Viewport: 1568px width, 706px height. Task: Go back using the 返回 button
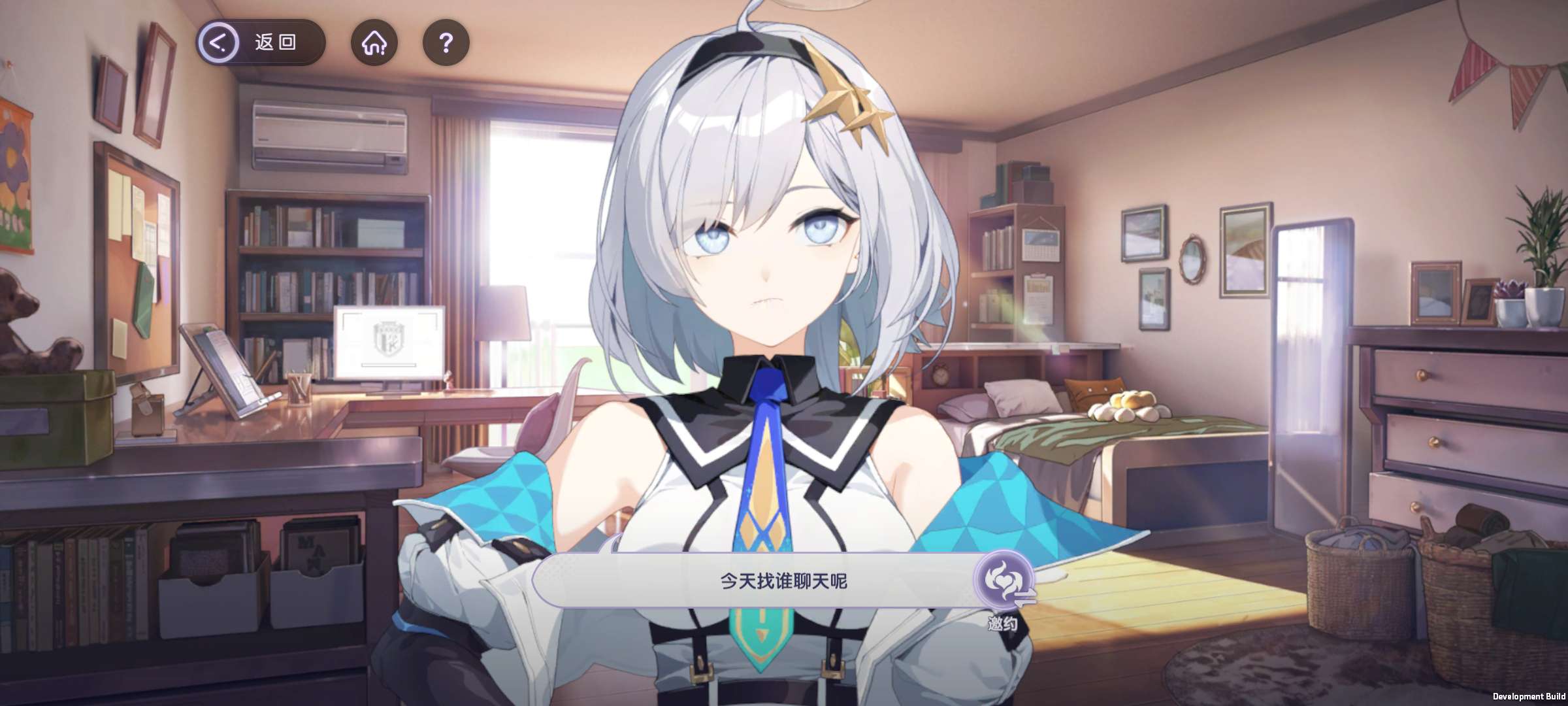tap(260, 43)
